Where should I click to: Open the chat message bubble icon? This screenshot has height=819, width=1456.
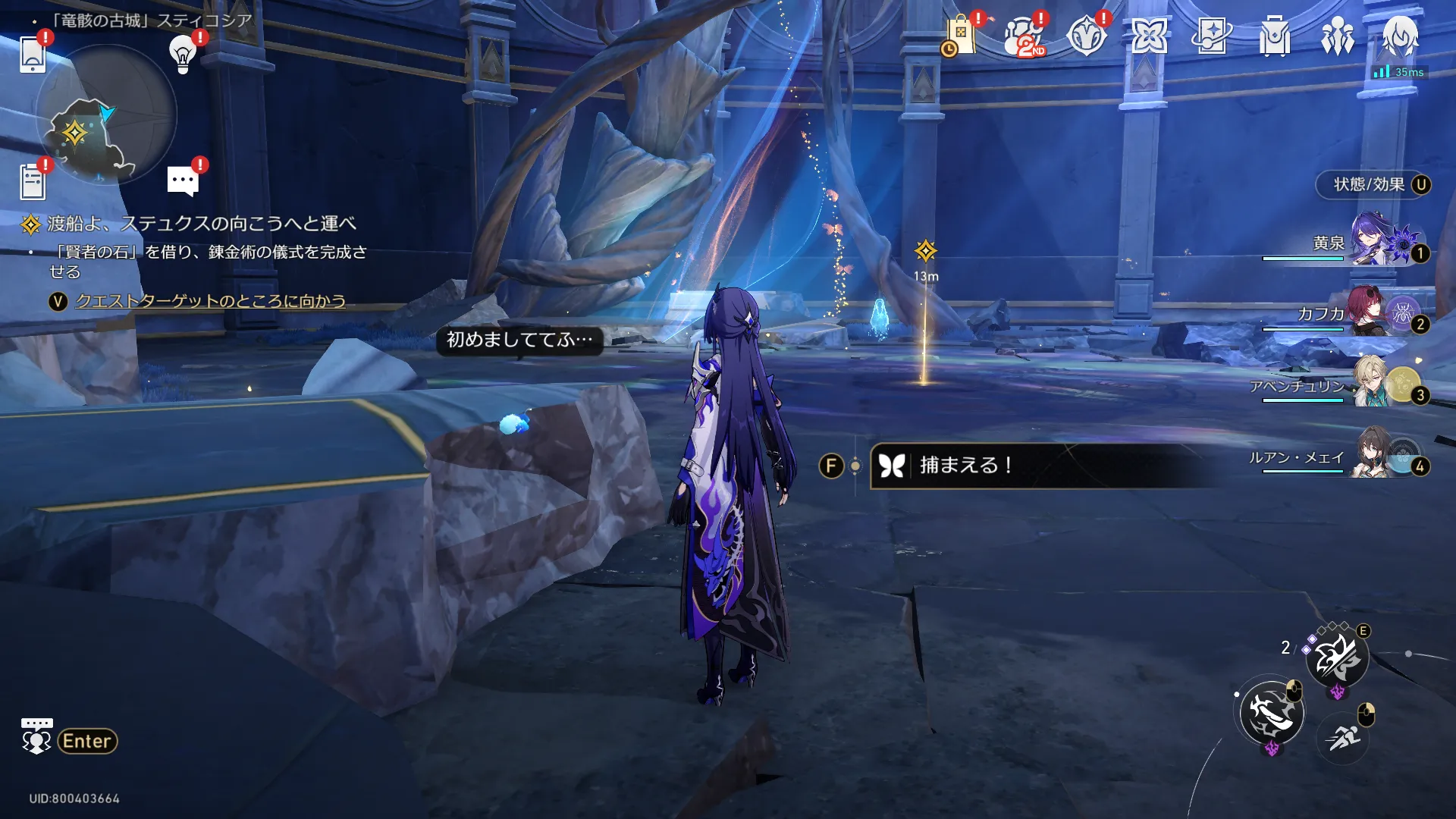(183, 181)
